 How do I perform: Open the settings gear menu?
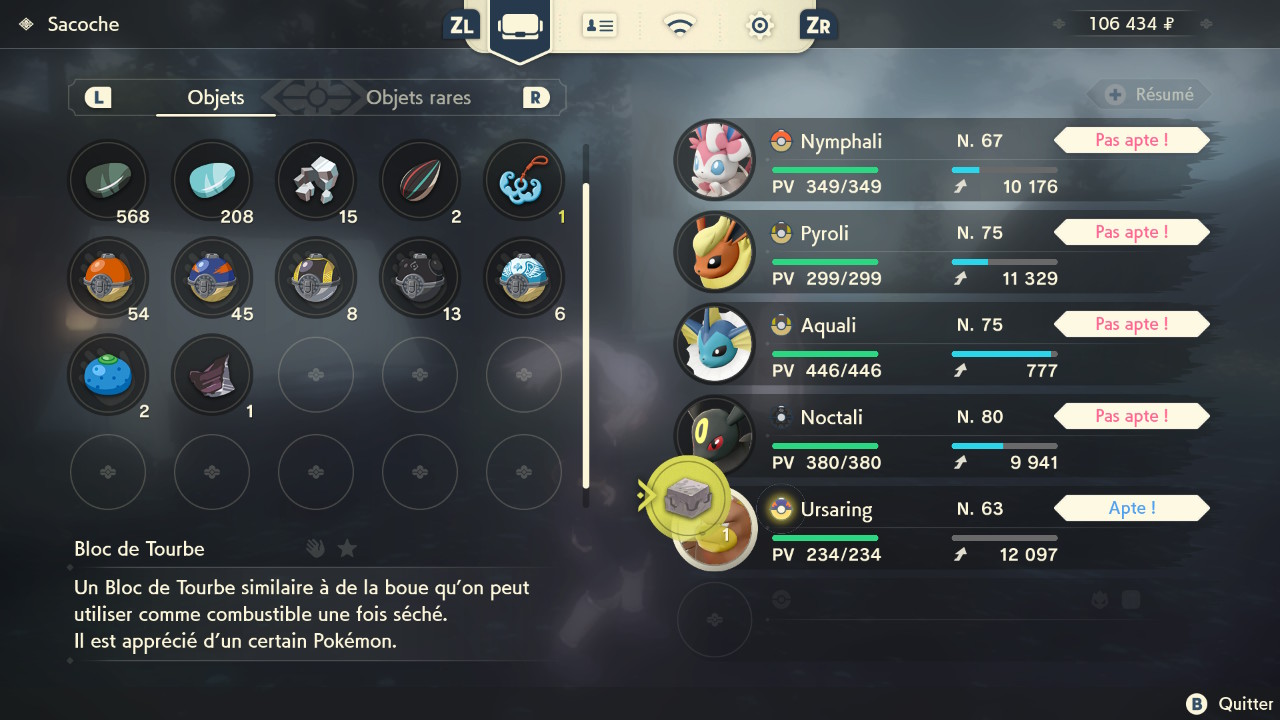760,26
